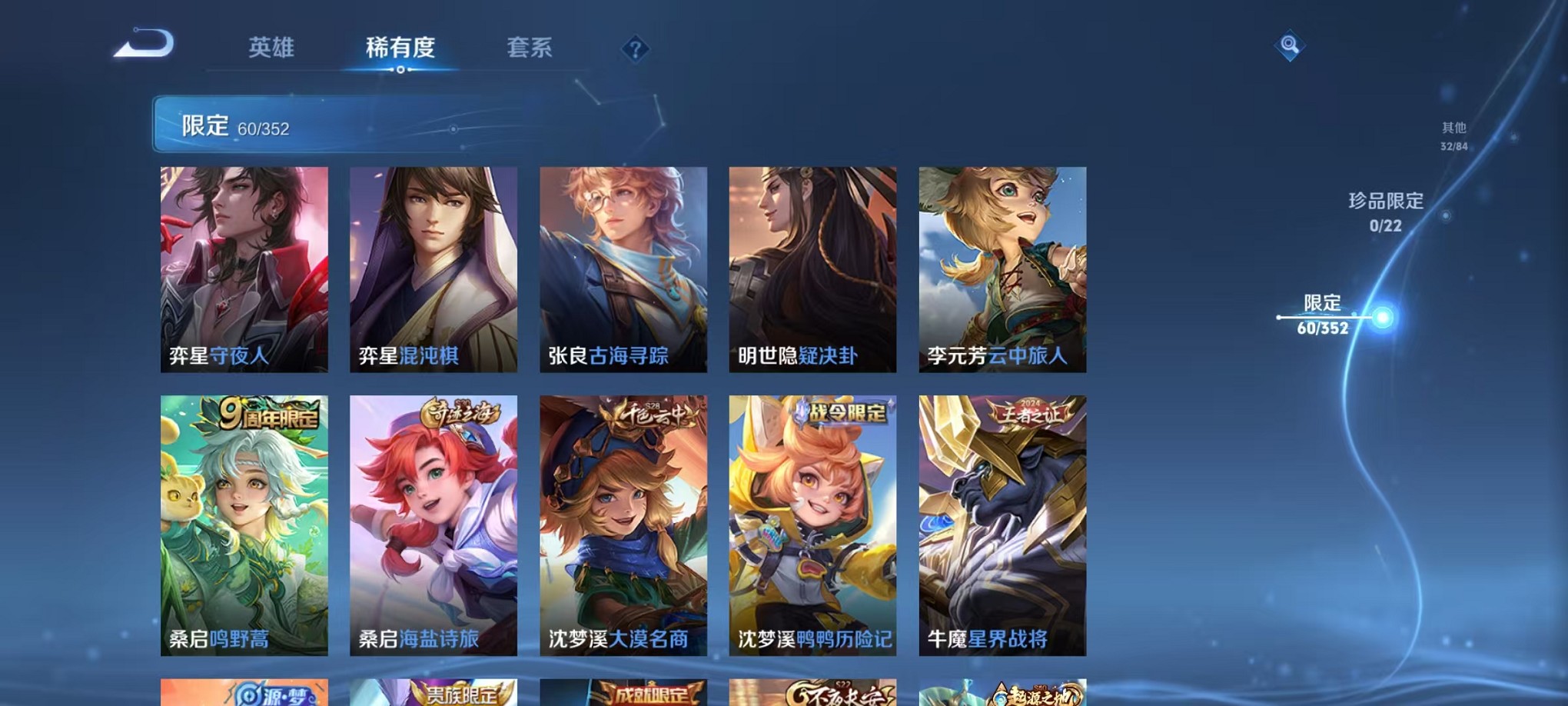Viewport: 1568px width, 706px height.
Task: Expand the 稀有度 tab indicator dot
Action: click(400, 70)
